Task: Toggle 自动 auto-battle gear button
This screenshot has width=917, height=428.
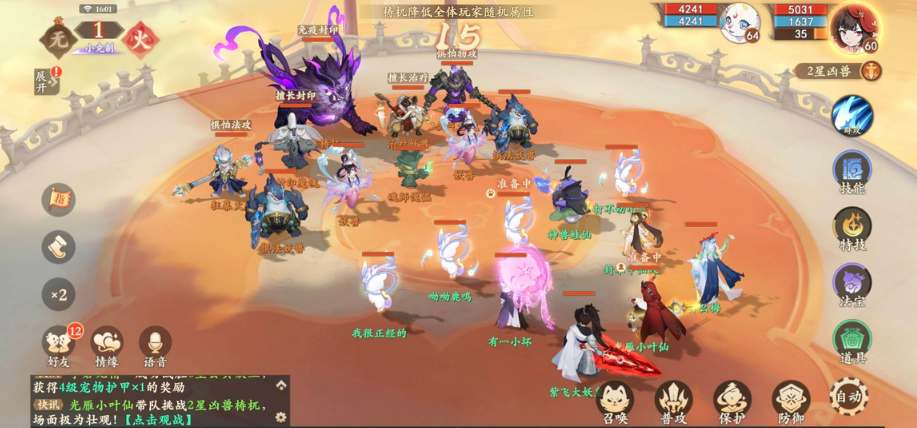Action: pyautogui.click(x=848, y=397)
